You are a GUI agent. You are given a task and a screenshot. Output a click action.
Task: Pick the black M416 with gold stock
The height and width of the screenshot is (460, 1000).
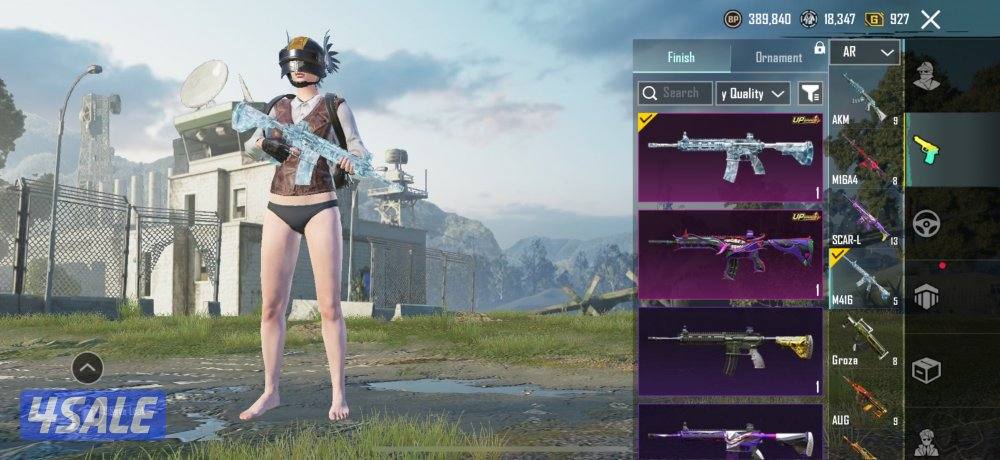click(730, 350)
